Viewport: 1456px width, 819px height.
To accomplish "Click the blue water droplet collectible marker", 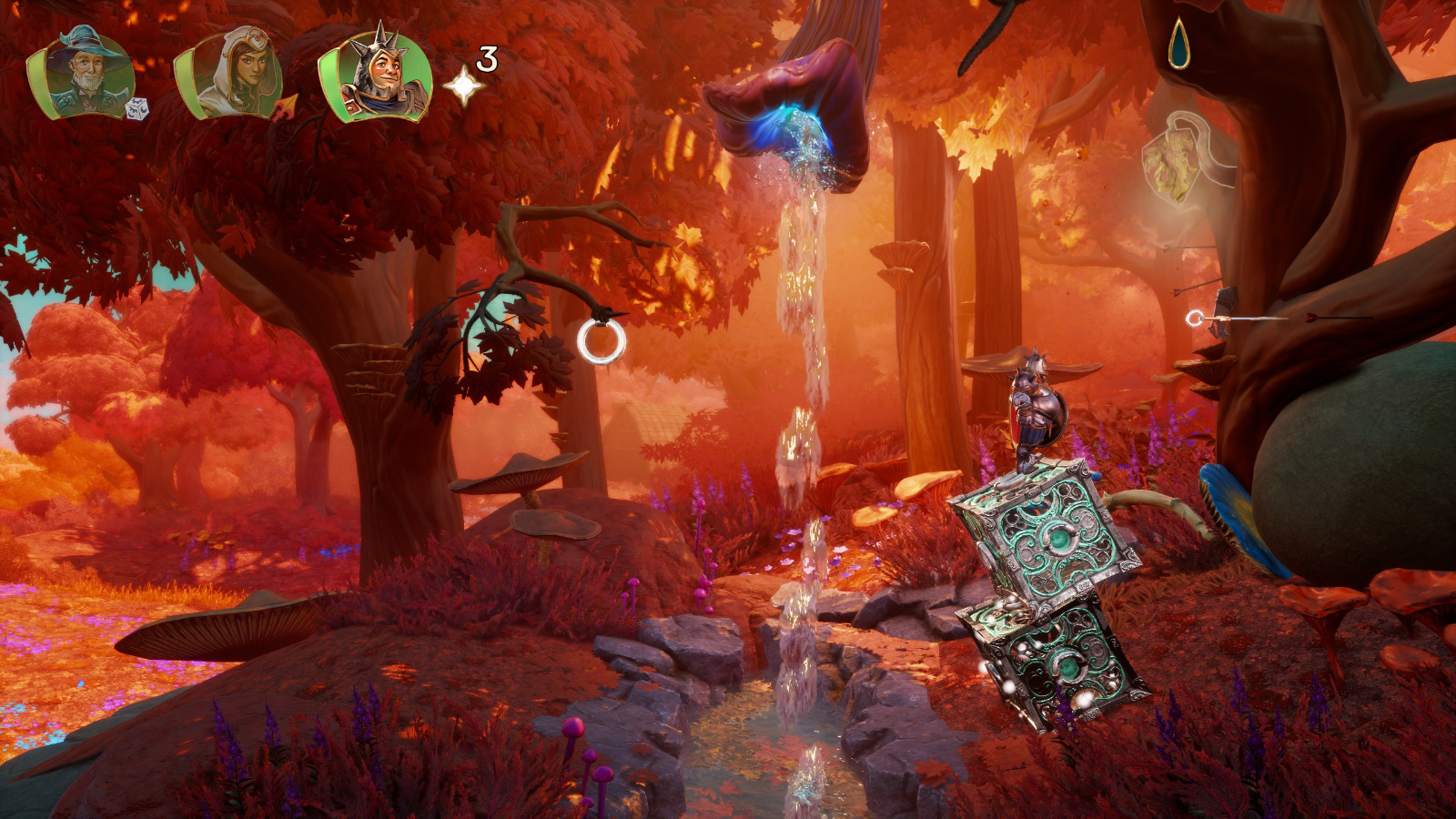I will 1180,41.
